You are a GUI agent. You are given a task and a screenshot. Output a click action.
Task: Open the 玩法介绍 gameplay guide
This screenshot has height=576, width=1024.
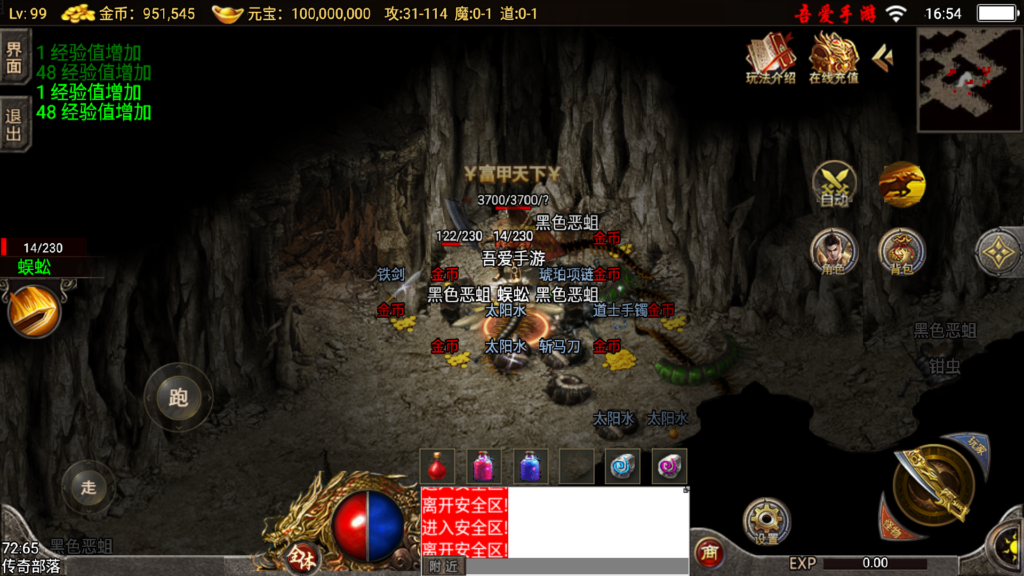point(770,58)
